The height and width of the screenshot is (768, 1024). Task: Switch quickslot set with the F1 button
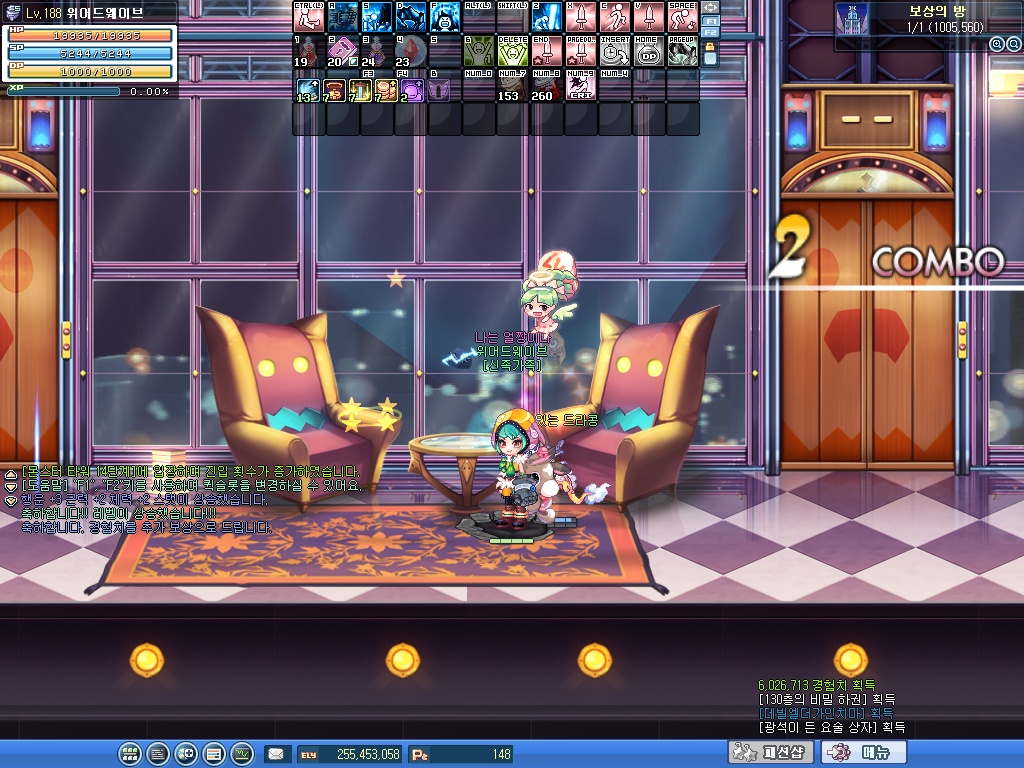click(710, 21)
